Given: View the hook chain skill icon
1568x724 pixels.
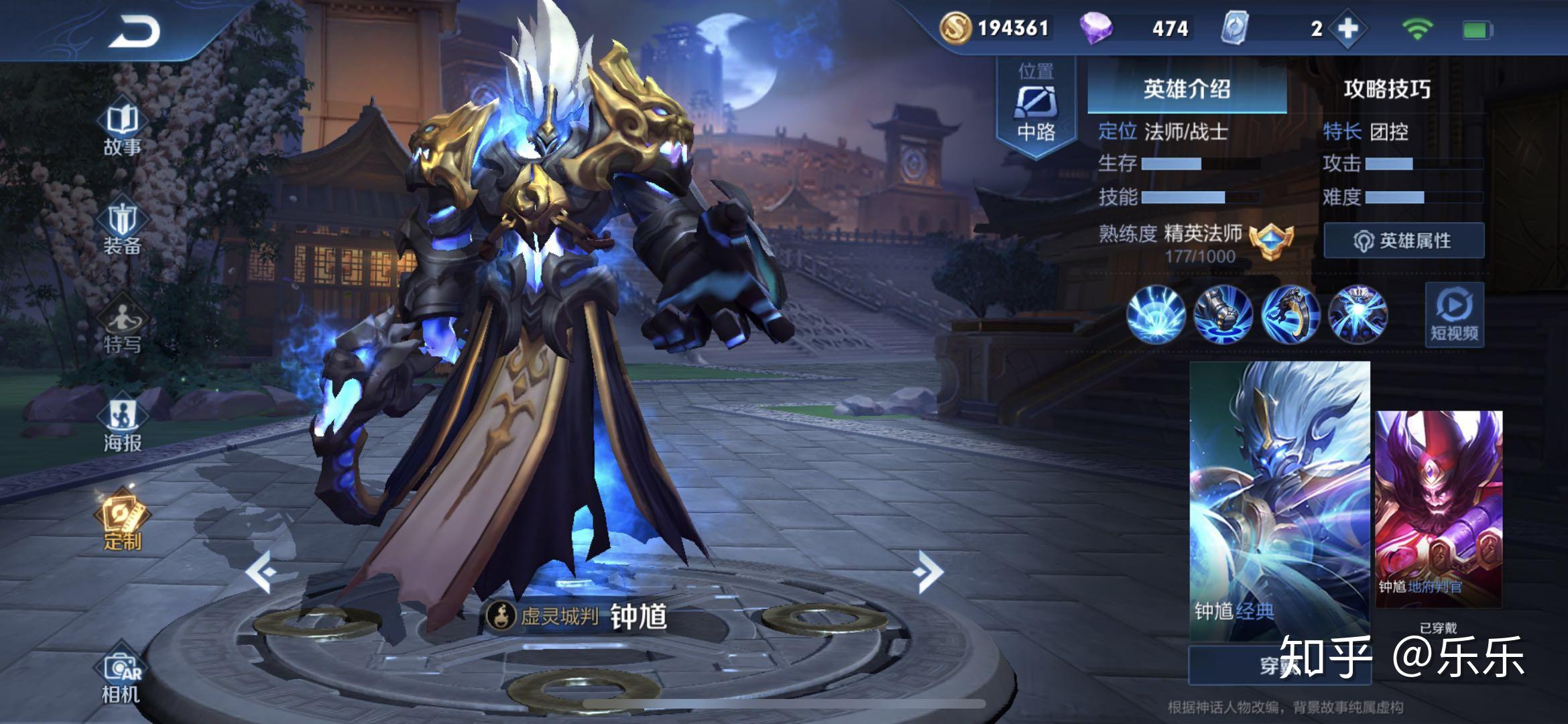Looking at the screenshot, I should pyautogui.click(x=1290, y=314).
